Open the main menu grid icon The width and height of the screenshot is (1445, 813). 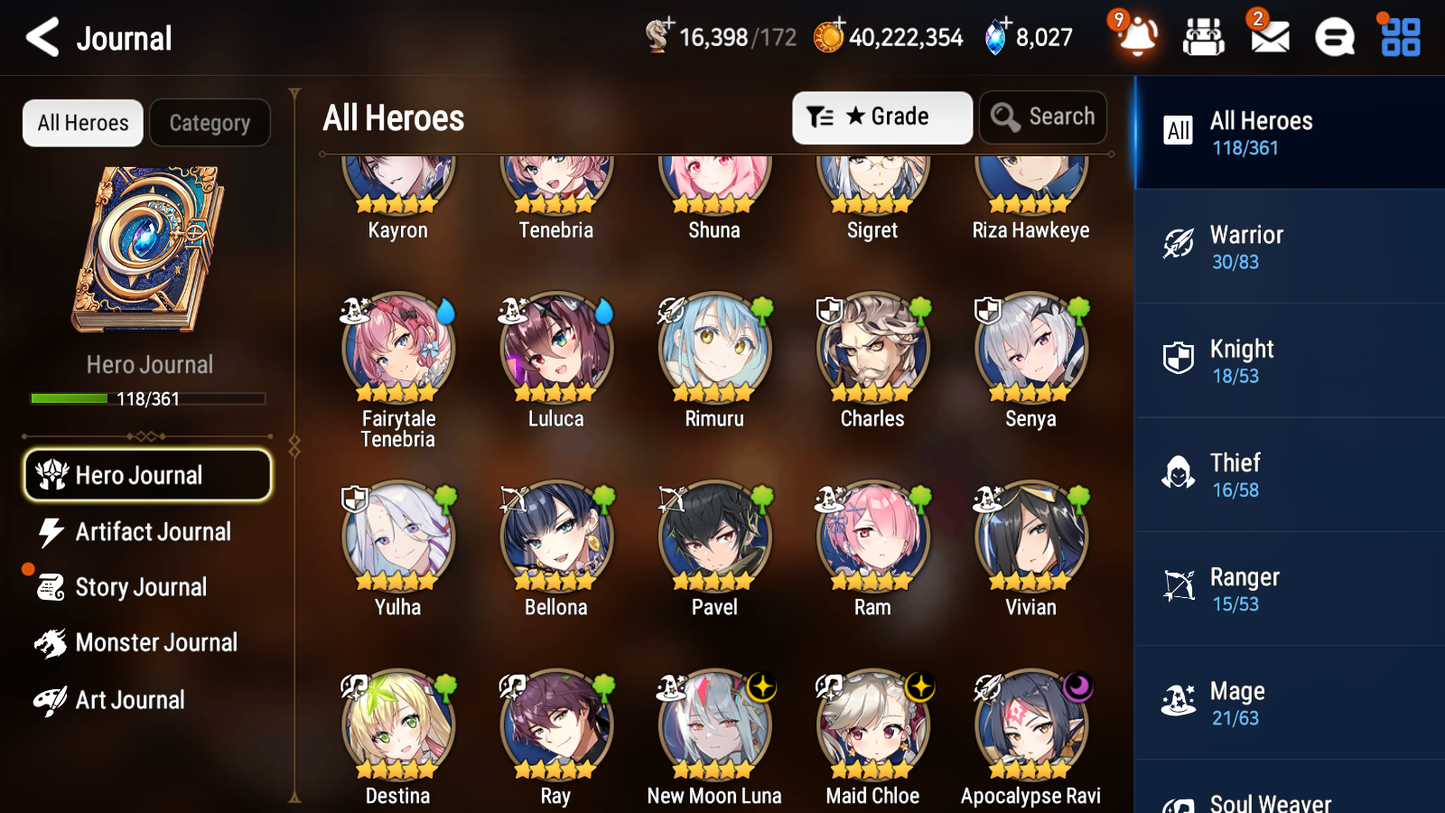[1399, 37]
